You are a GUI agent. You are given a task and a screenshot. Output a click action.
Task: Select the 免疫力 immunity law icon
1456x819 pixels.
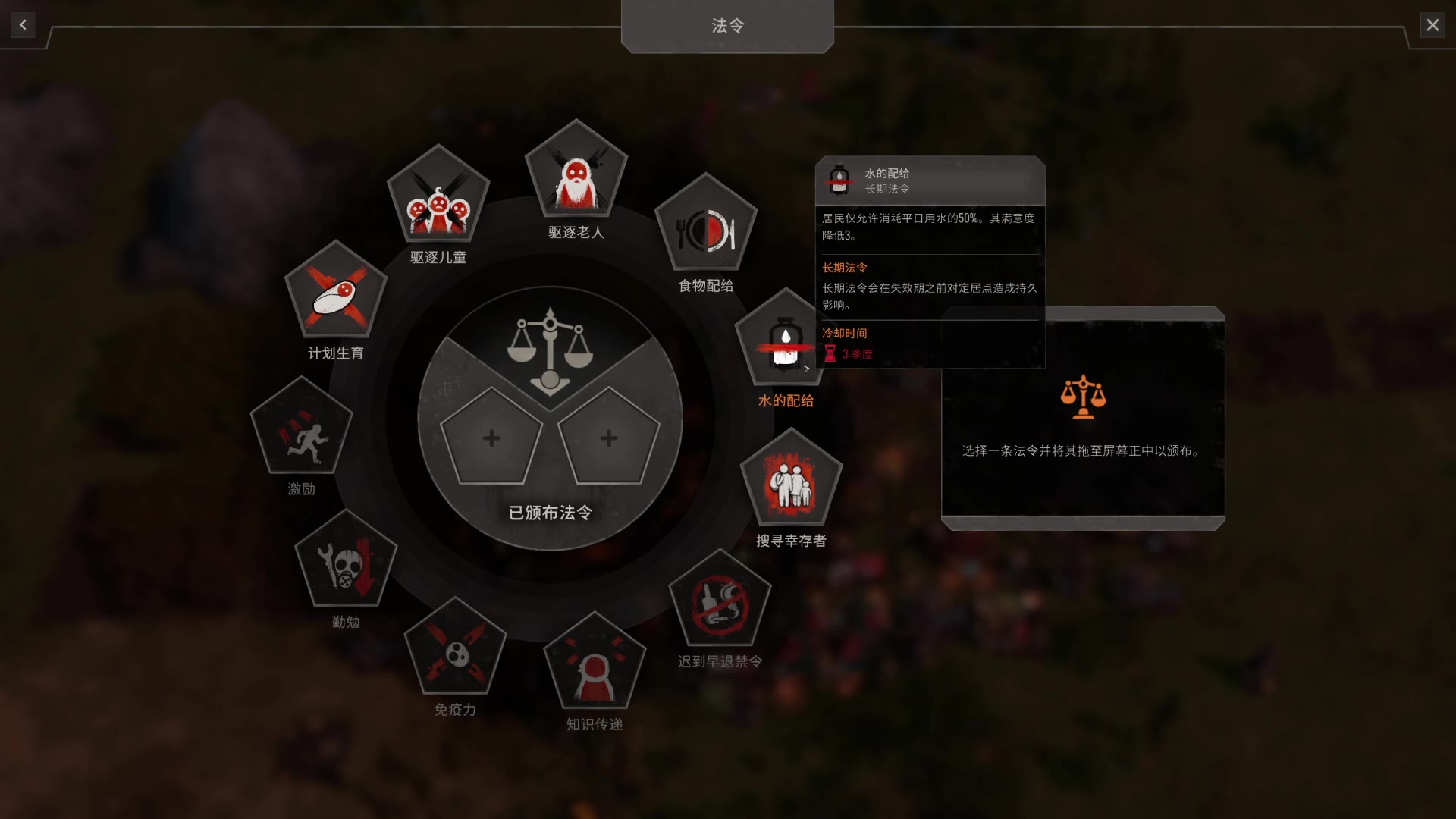coord(456,651)
